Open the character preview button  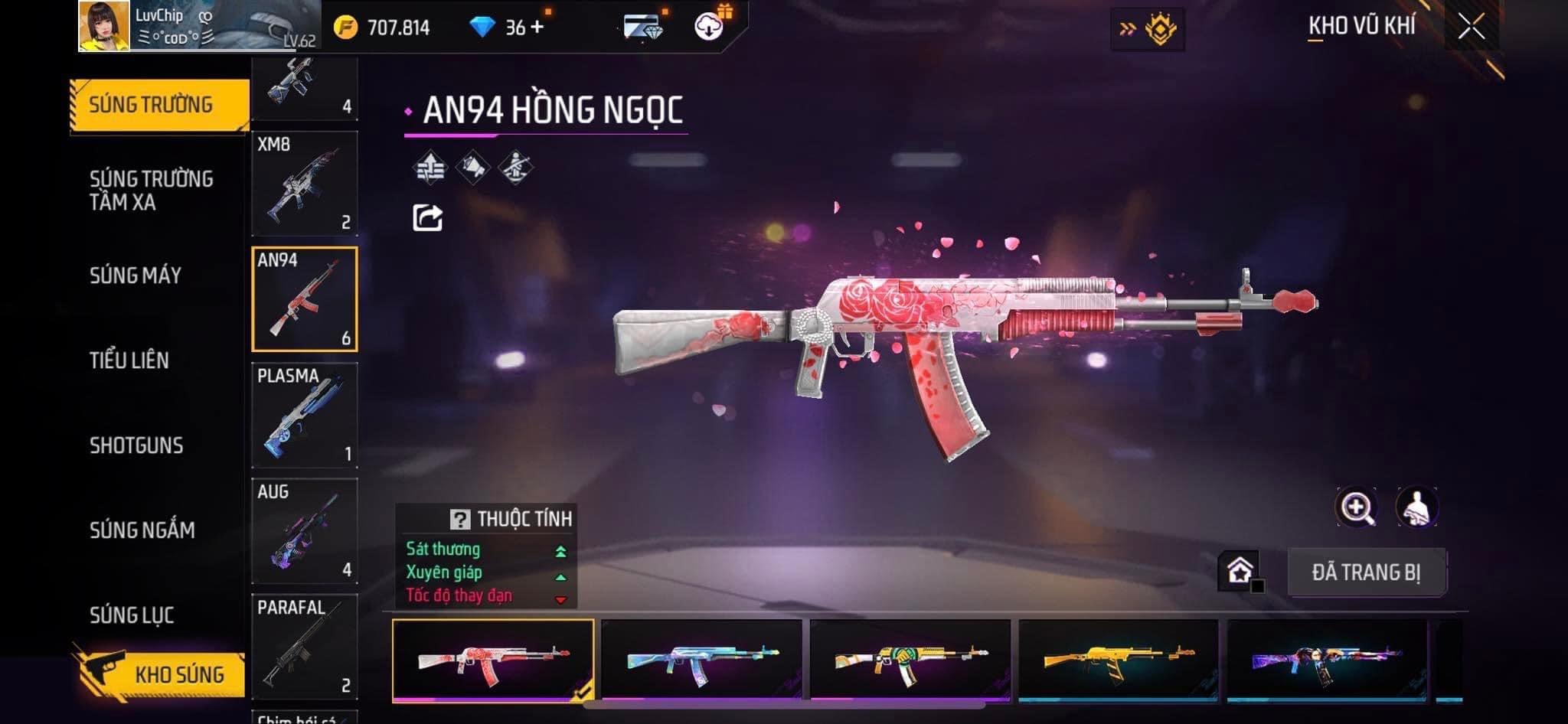pos(1416,507)
